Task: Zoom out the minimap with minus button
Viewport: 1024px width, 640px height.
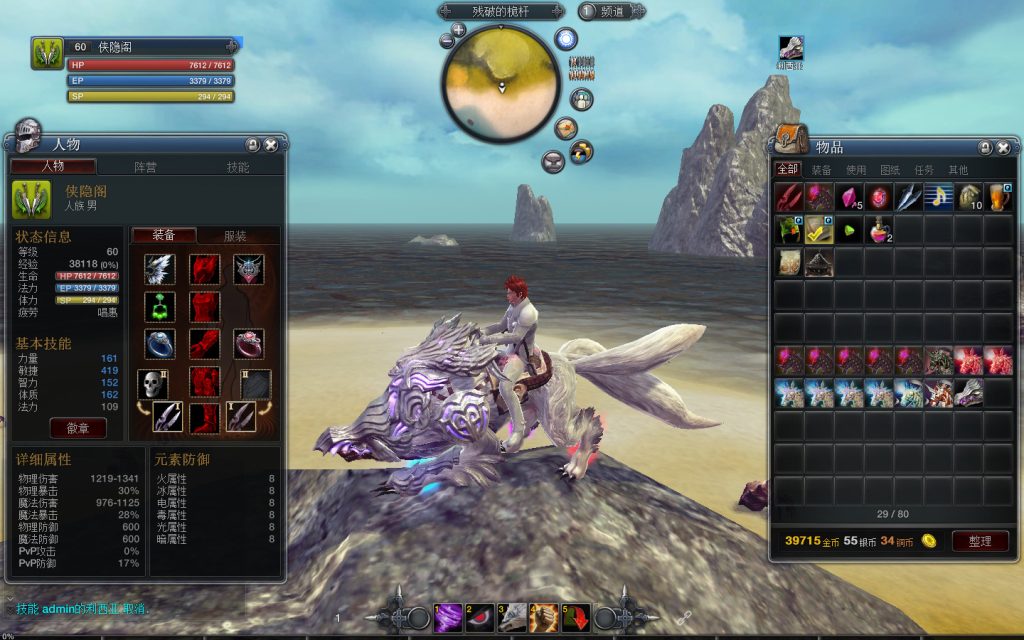Action: pos(446,42)
